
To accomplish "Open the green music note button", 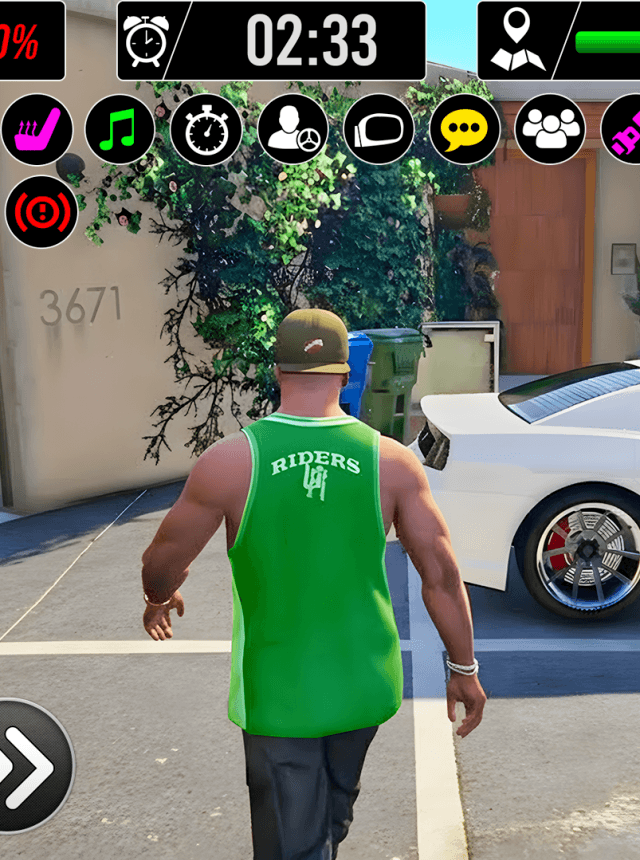I will point(120,130).
